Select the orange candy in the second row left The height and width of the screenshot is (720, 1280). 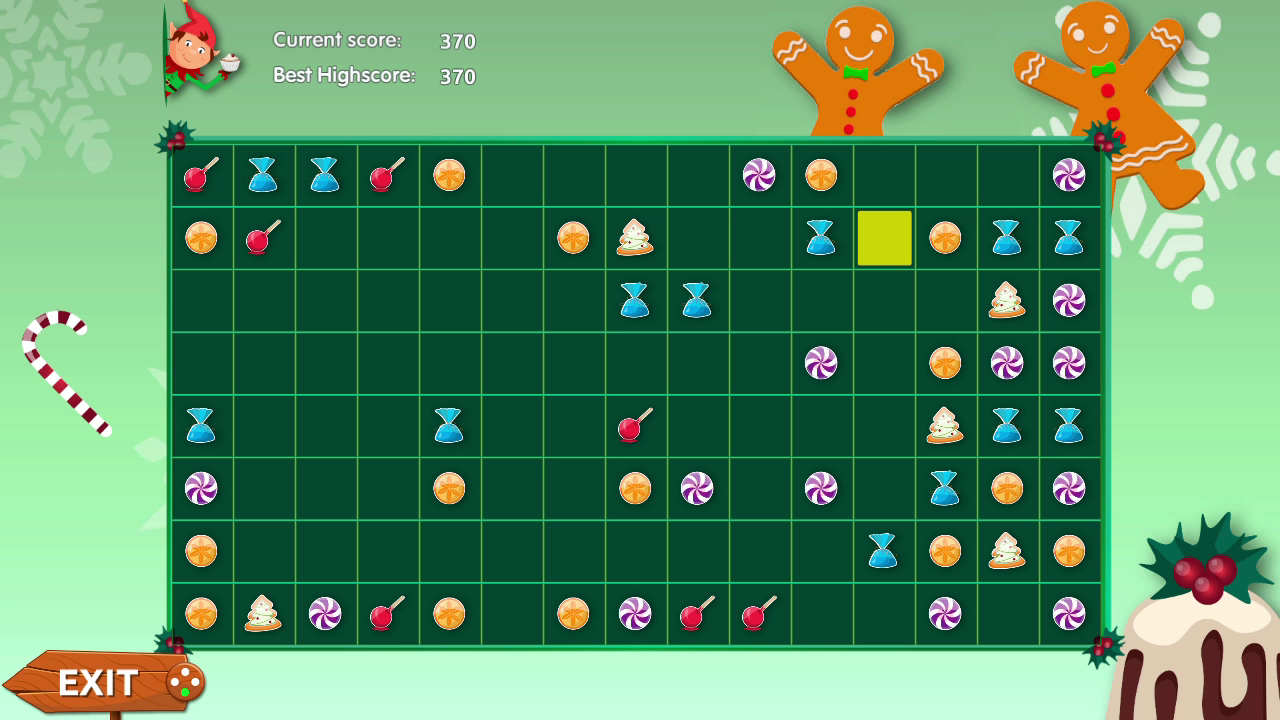200,238
